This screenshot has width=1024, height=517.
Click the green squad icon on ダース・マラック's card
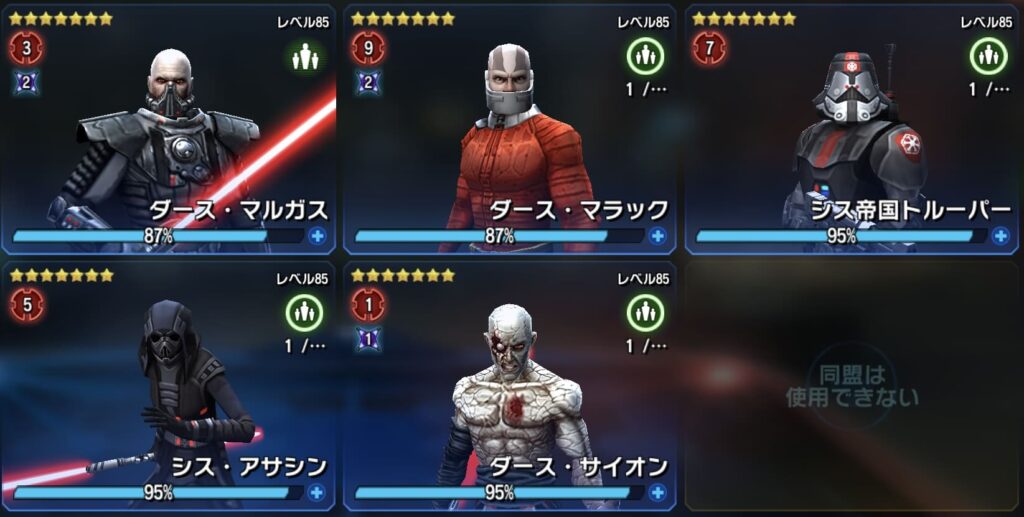pos(645,57)
